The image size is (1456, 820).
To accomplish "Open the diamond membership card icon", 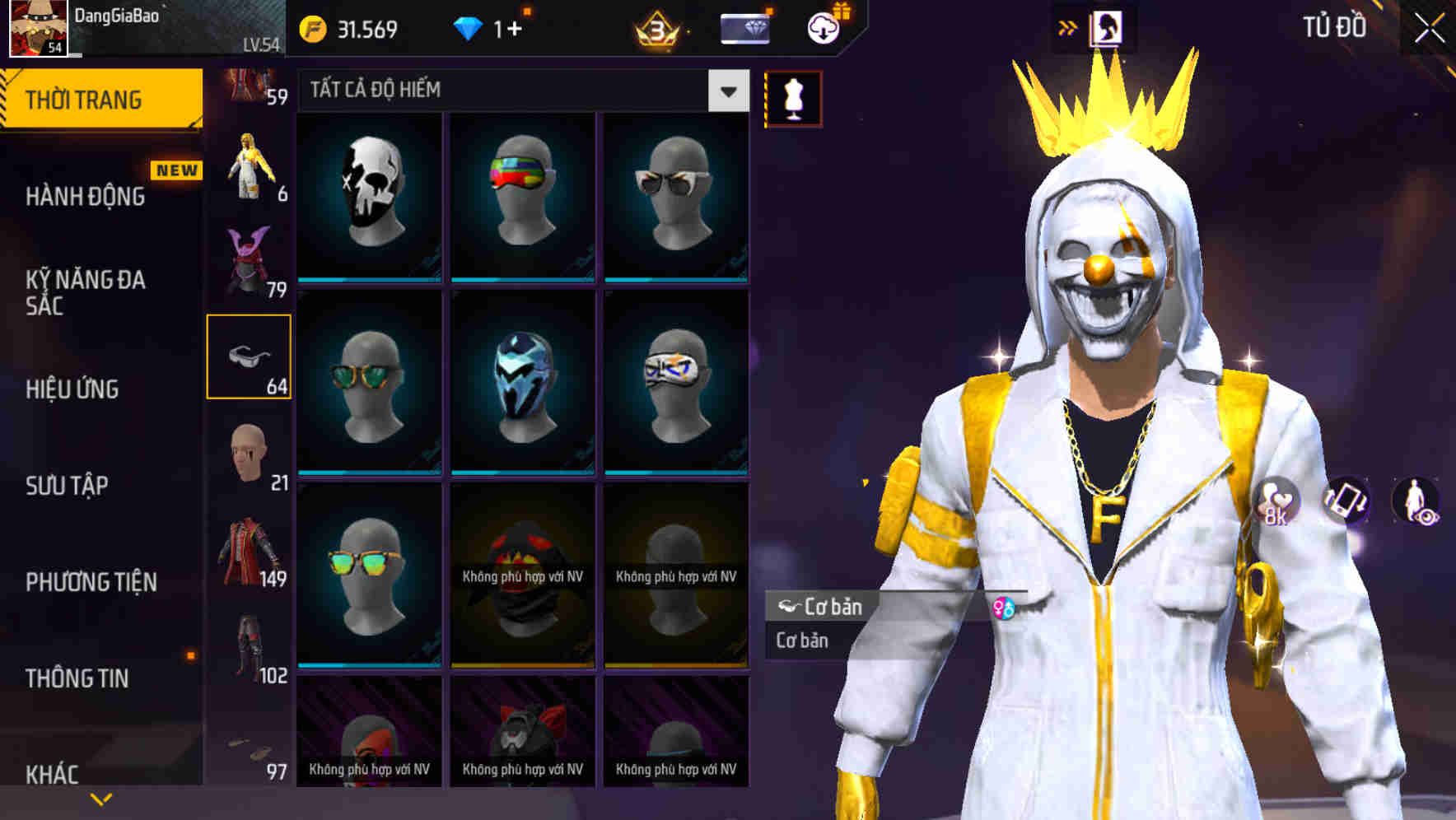I will coord(745,26).
